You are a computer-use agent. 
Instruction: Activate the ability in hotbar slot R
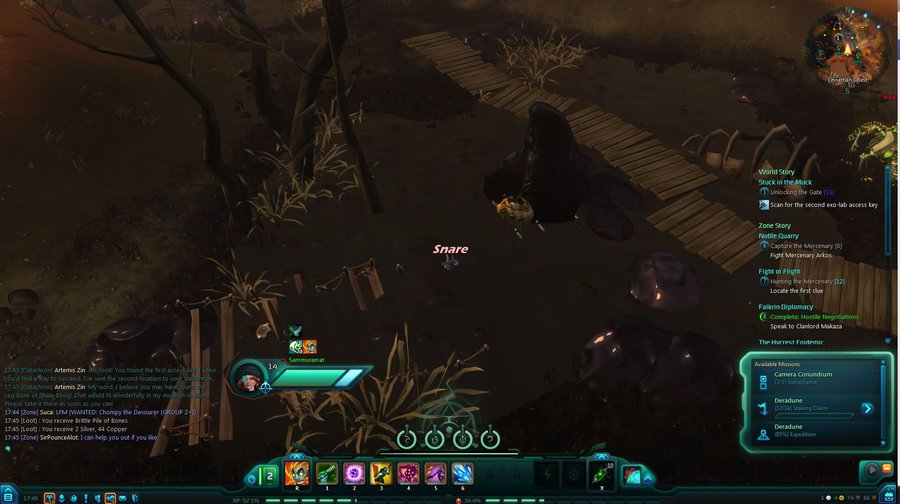(297, 474)
